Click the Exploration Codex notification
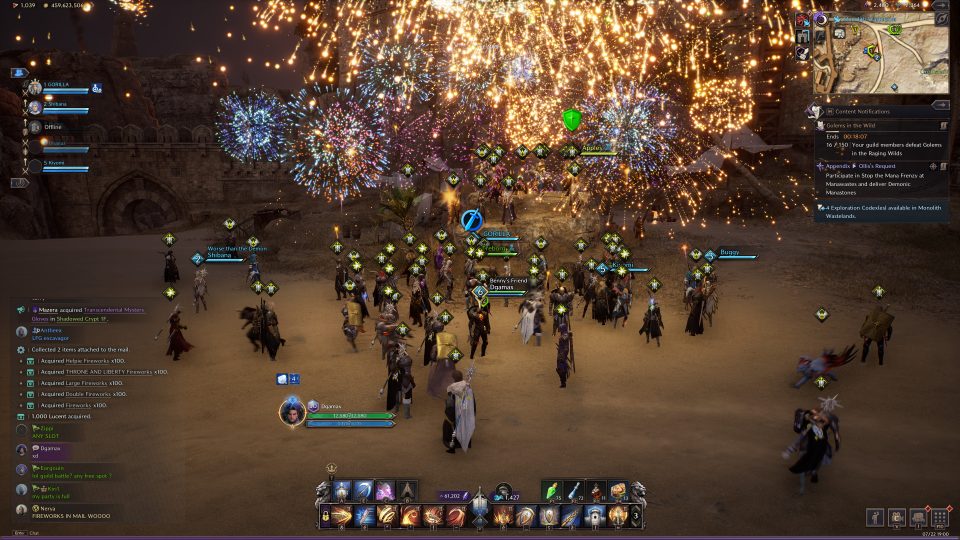 880,210
